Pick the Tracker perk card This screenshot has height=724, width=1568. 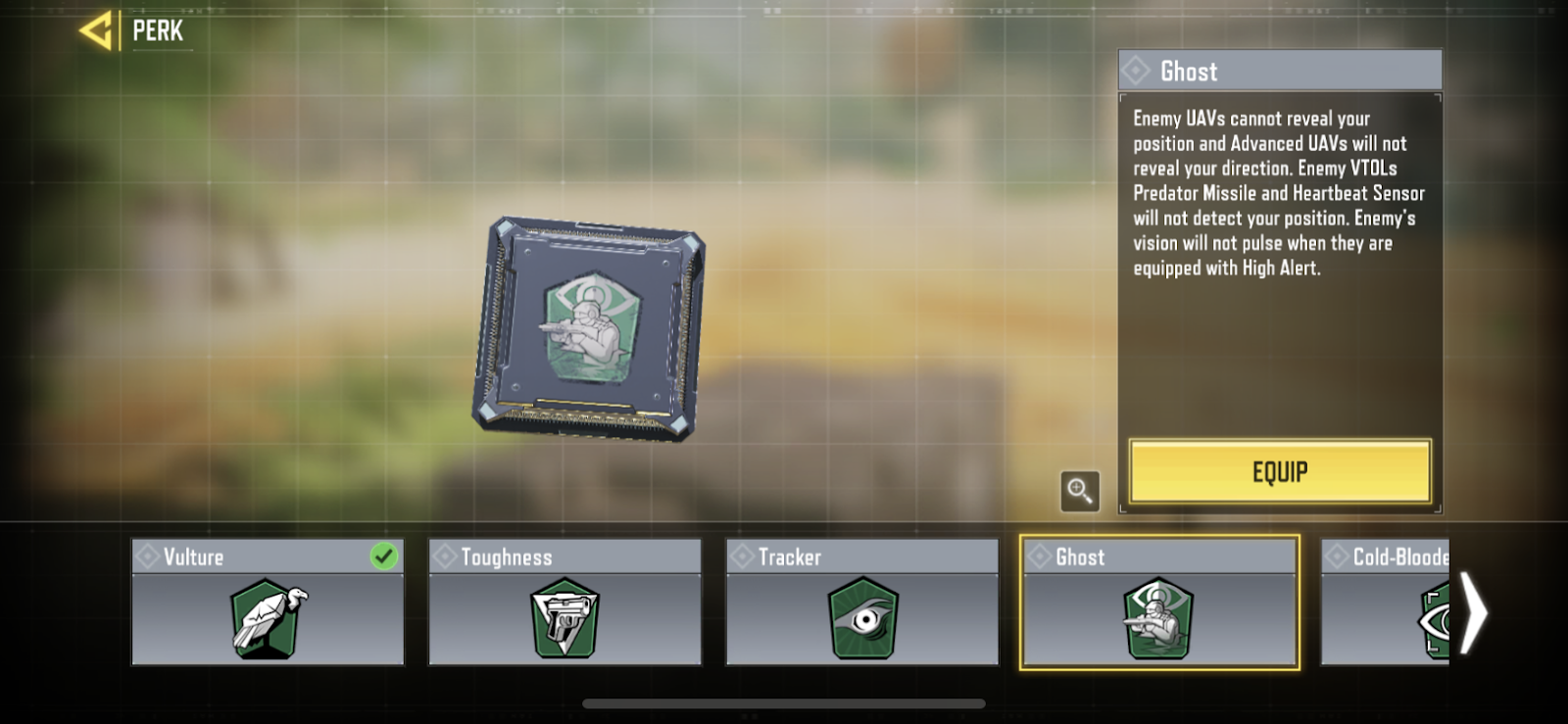tap(861, 603)
